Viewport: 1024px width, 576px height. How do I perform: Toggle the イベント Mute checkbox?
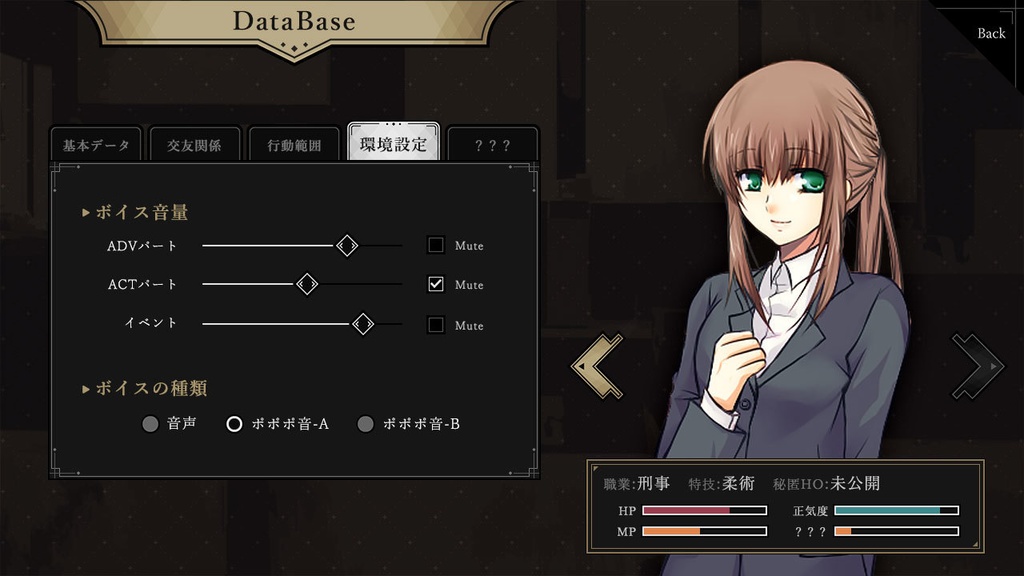436,324
